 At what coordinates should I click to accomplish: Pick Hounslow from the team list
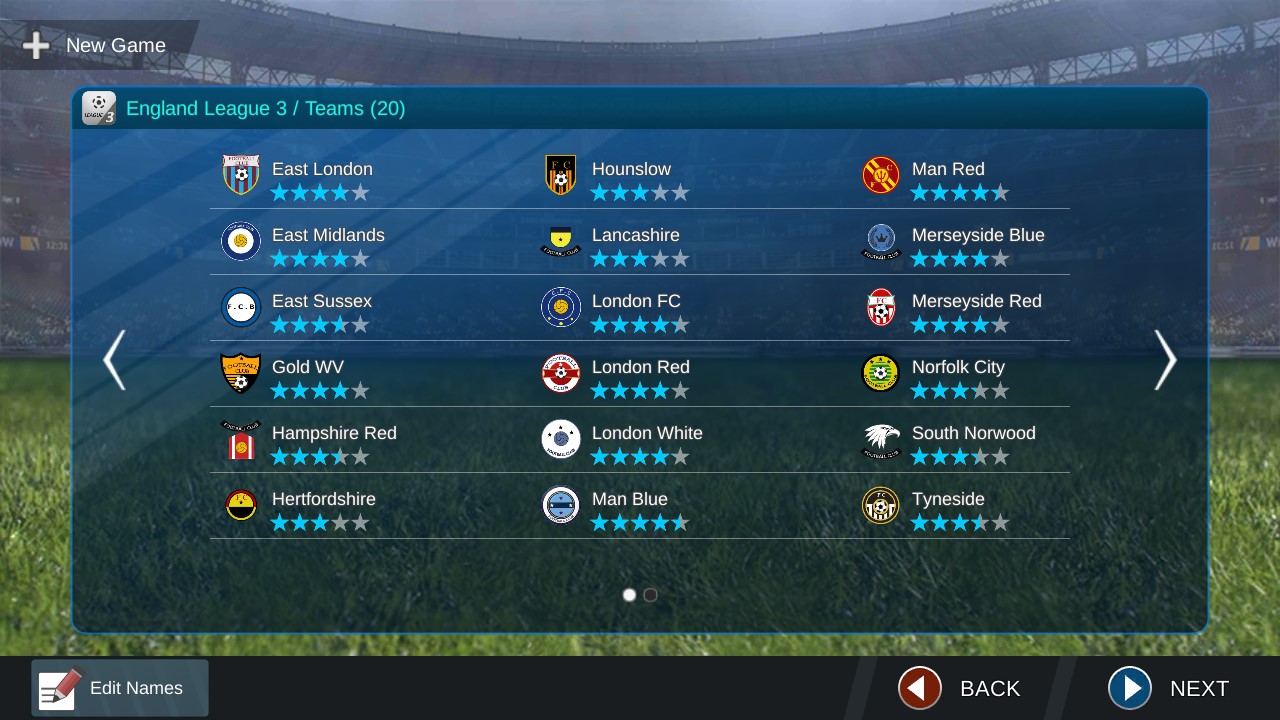click(x=631, y=177)
